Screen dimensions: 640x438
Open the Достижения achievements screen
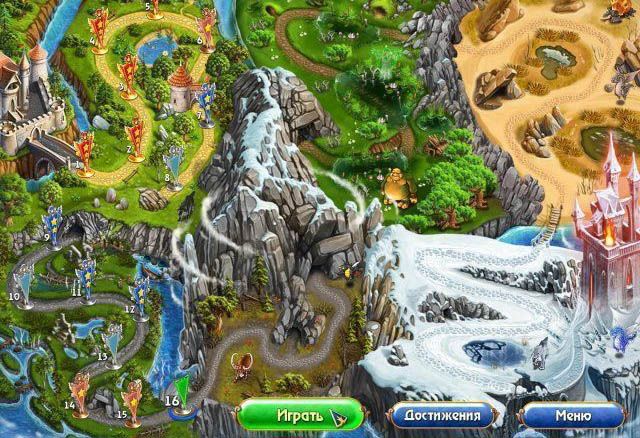[441, 414]
